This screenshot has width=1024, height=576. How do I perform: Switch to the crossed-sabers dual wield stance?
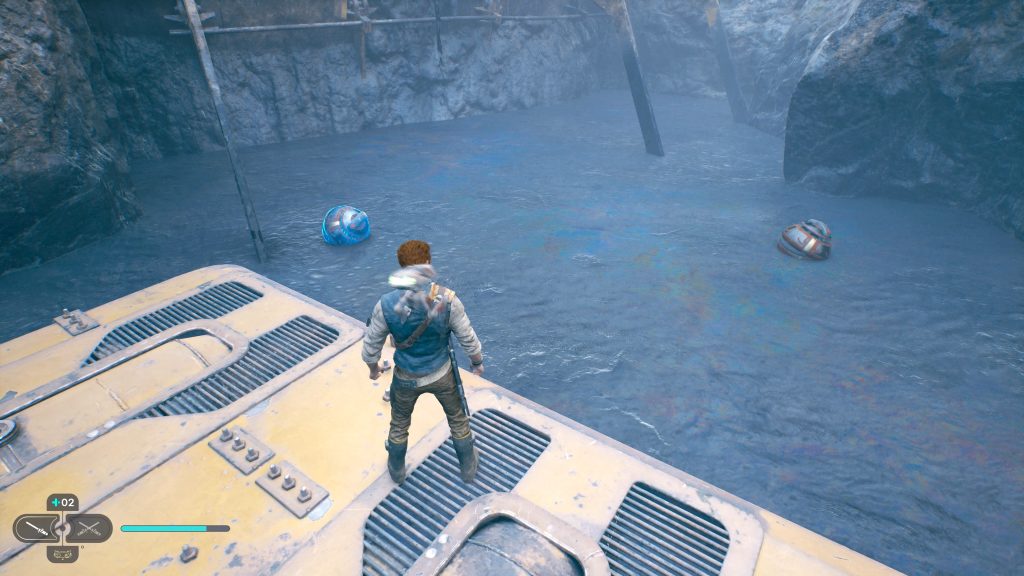pyautogui.click(x=89, y=527)
